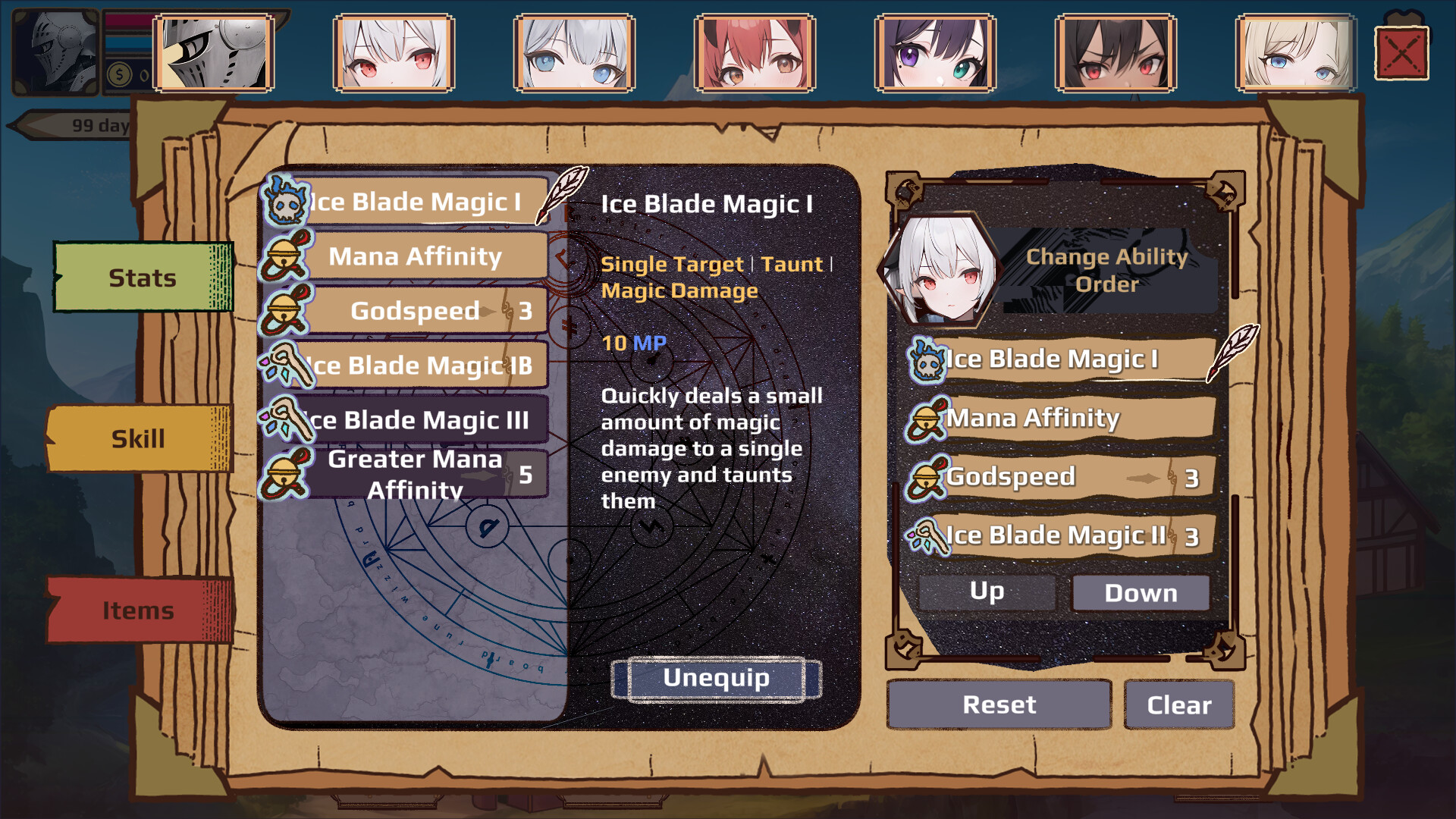
Task: Click the Greater Mana Affinity bell icon
Action: [284, 474]
